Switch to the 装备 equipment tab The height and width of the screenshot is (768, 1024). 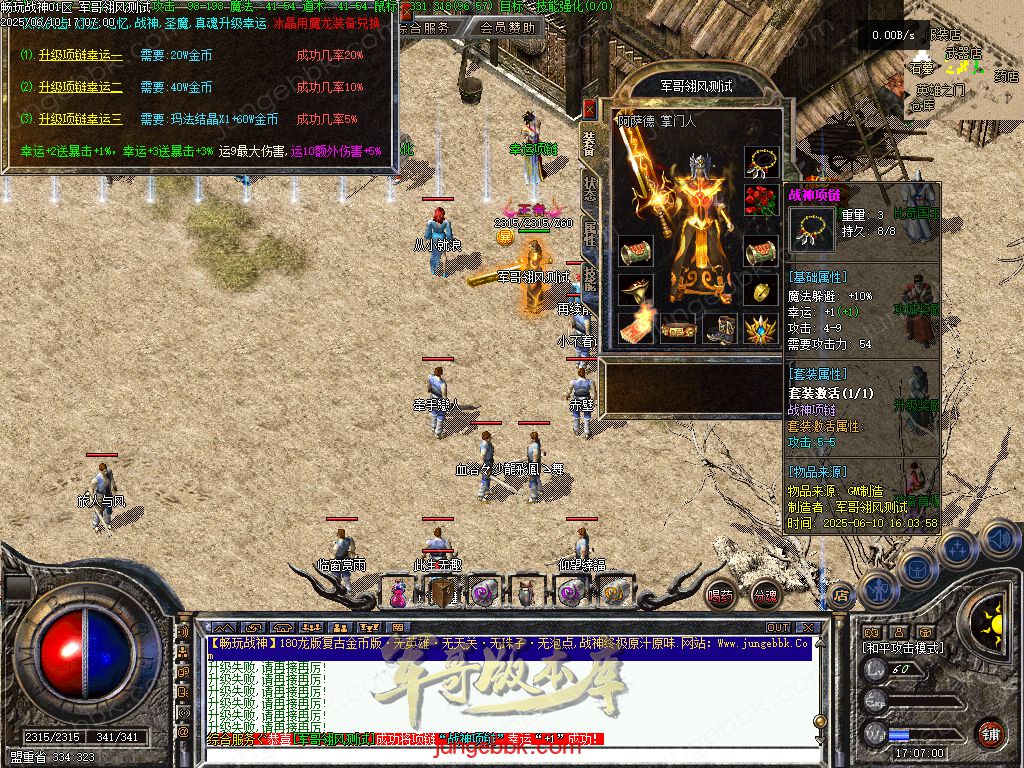[x=590, y=145]
